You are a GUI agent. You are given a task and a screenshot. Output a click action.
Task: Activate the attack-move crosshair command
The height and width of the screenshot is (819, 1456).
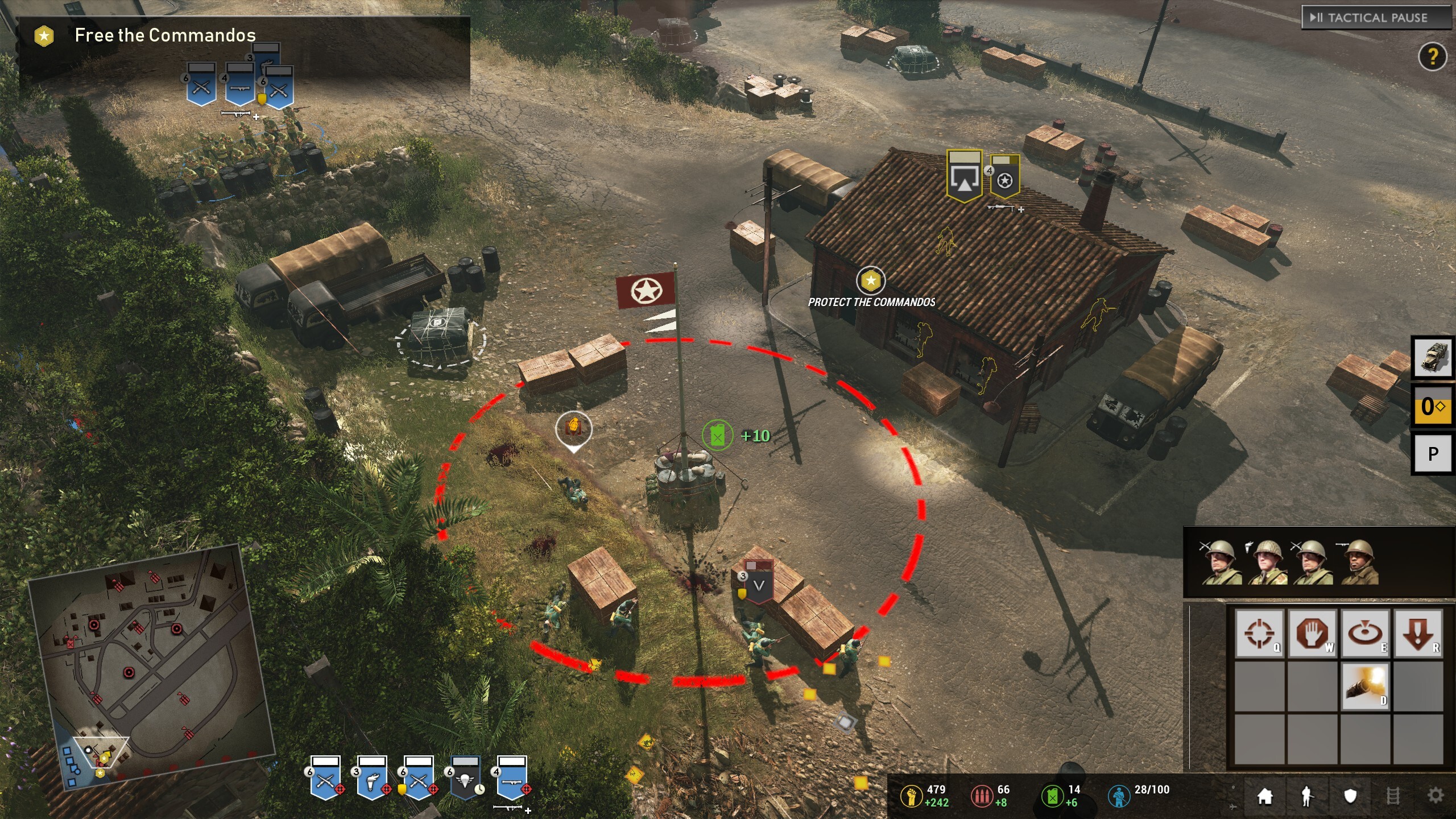point(1259,632)
